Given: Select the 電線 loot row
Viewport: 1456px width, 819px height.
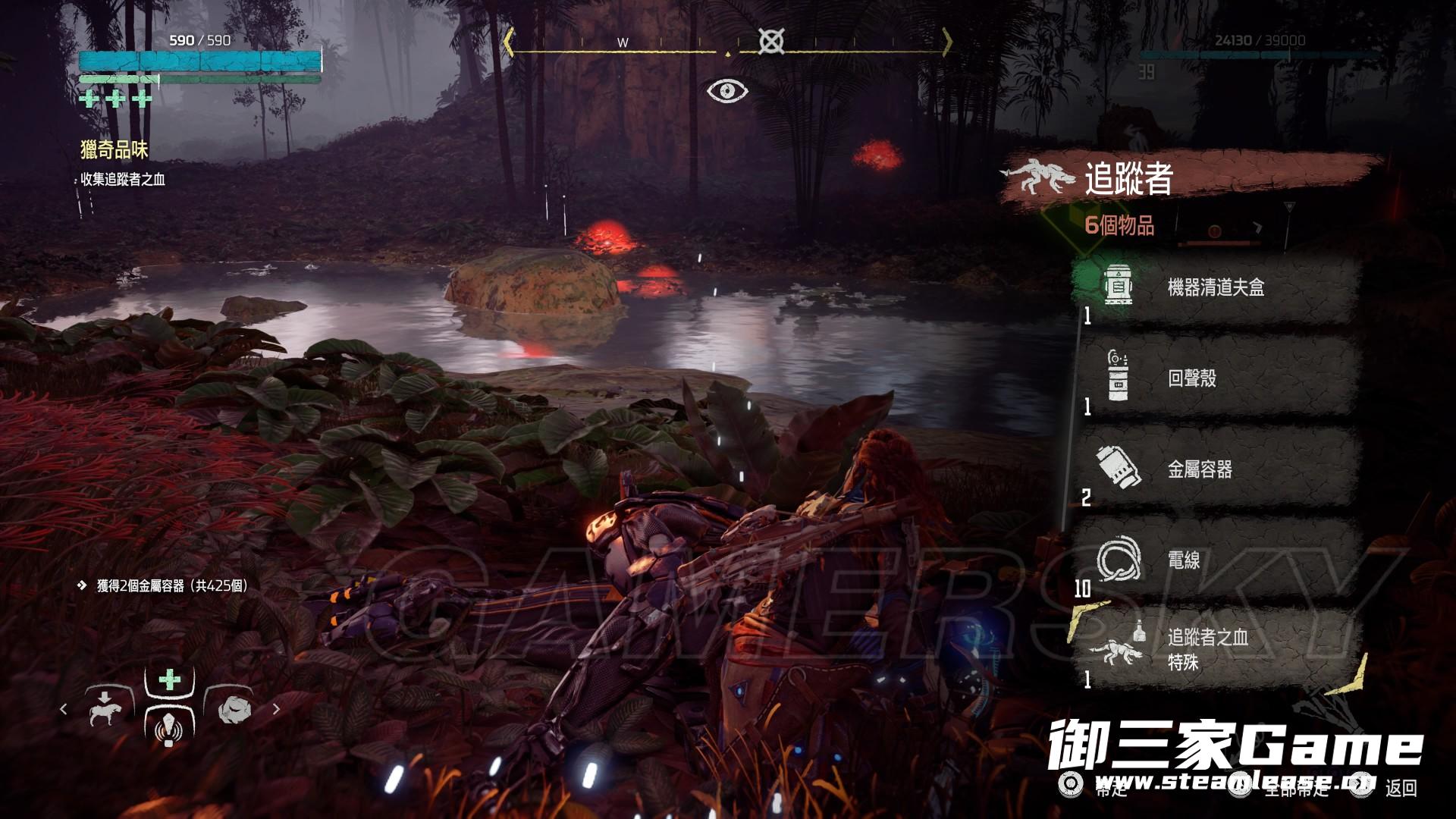Looking at the screenshot, I should click(1215, 560).
